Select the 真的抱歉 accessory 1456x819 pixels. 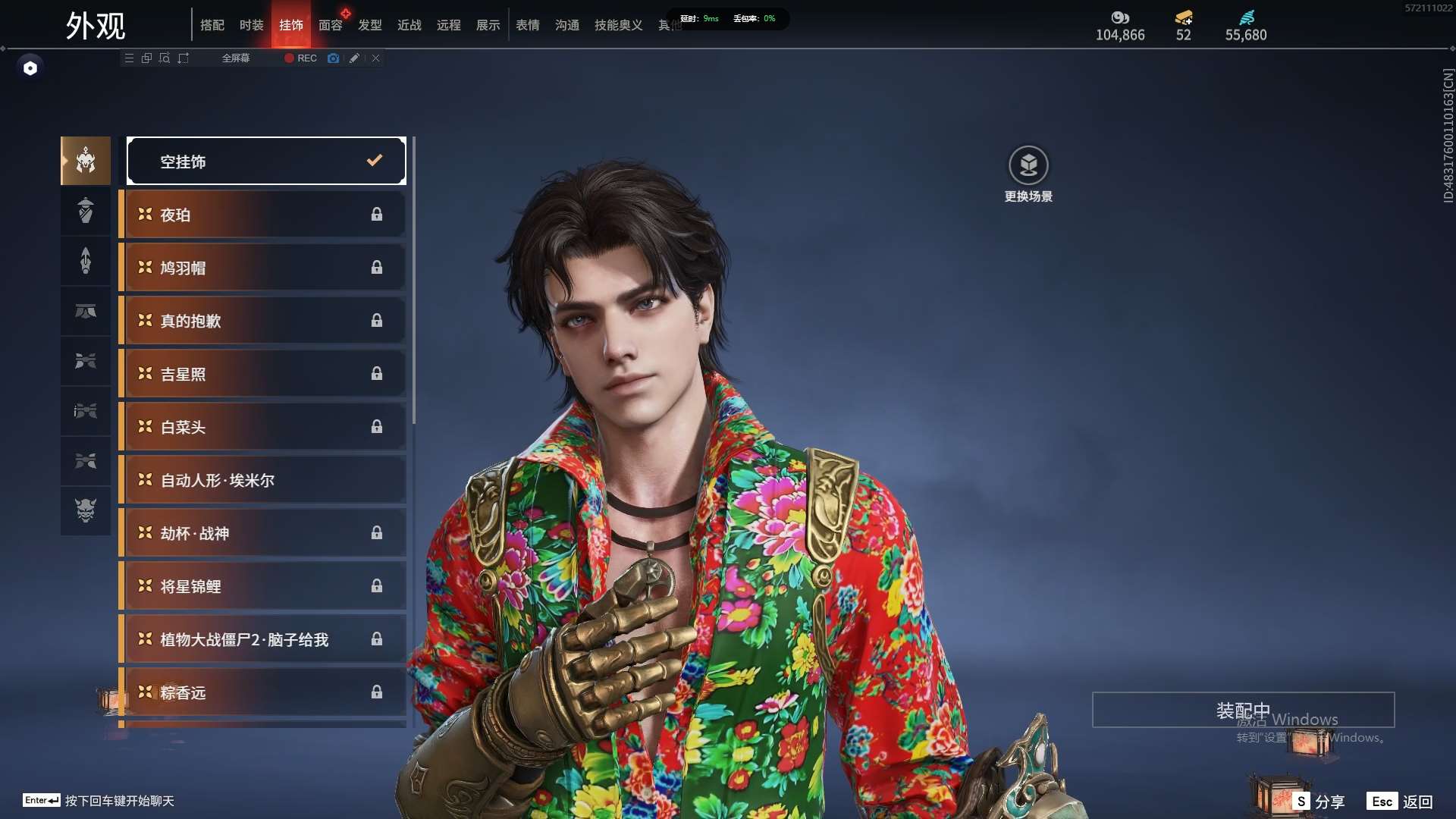tap(262, 321)
